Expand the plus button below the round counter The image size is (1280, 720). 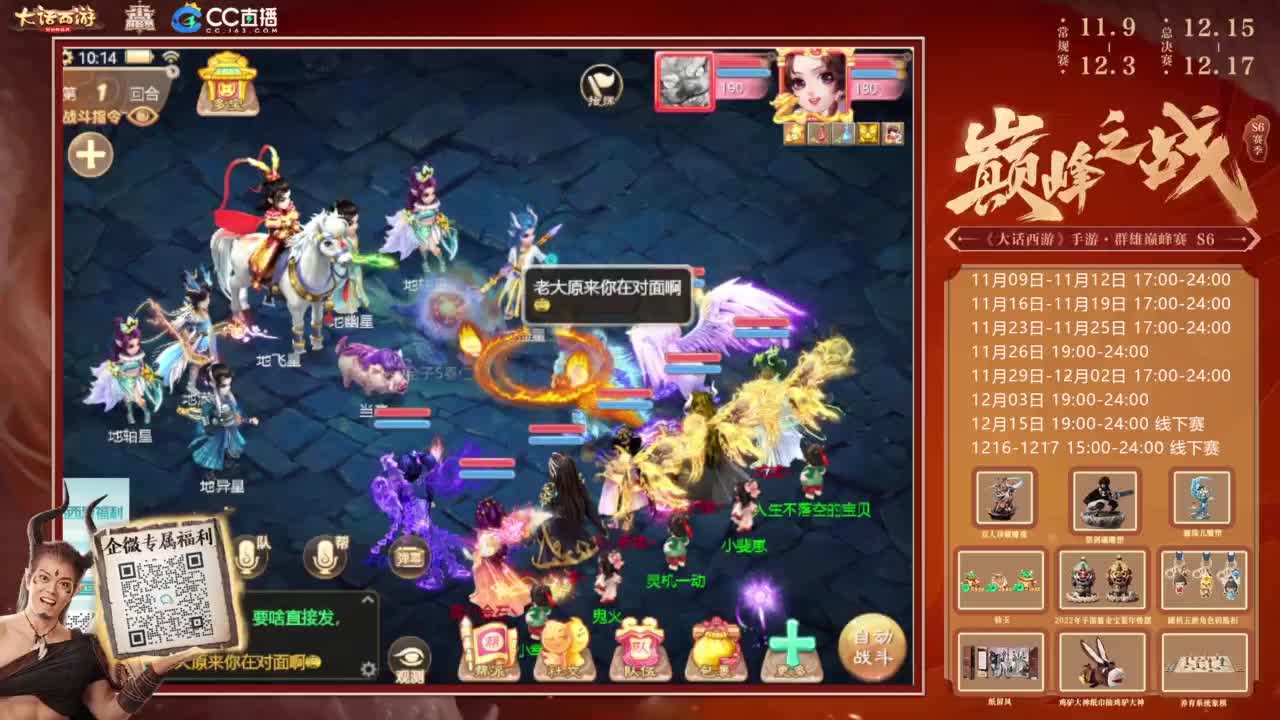92,152
